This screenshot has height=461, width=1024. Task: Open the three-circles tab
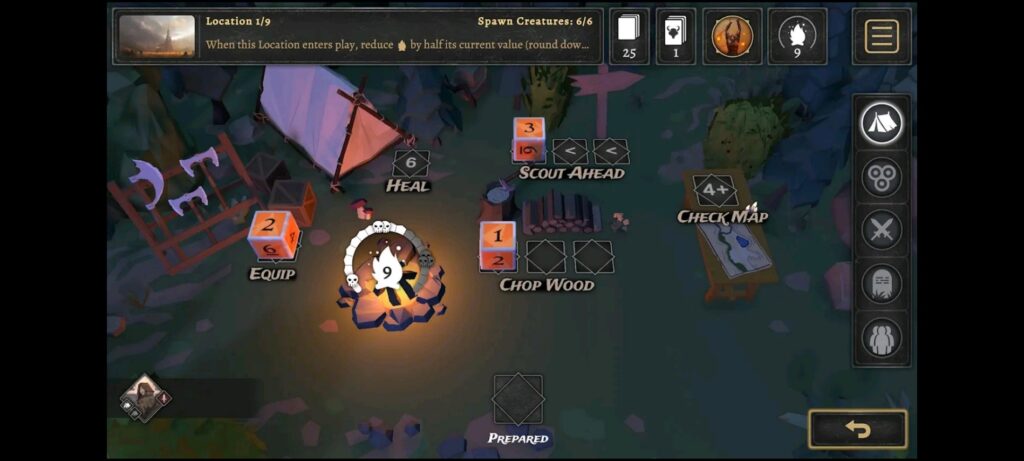[x=881, y=178]
